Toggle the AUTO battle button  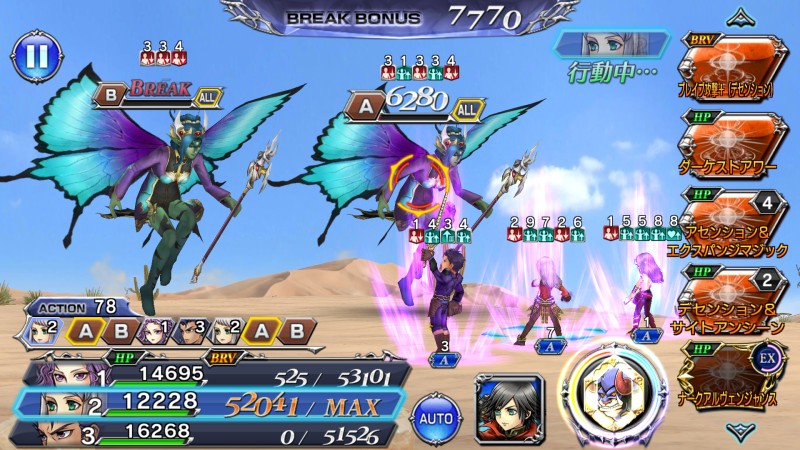[437, 413]
